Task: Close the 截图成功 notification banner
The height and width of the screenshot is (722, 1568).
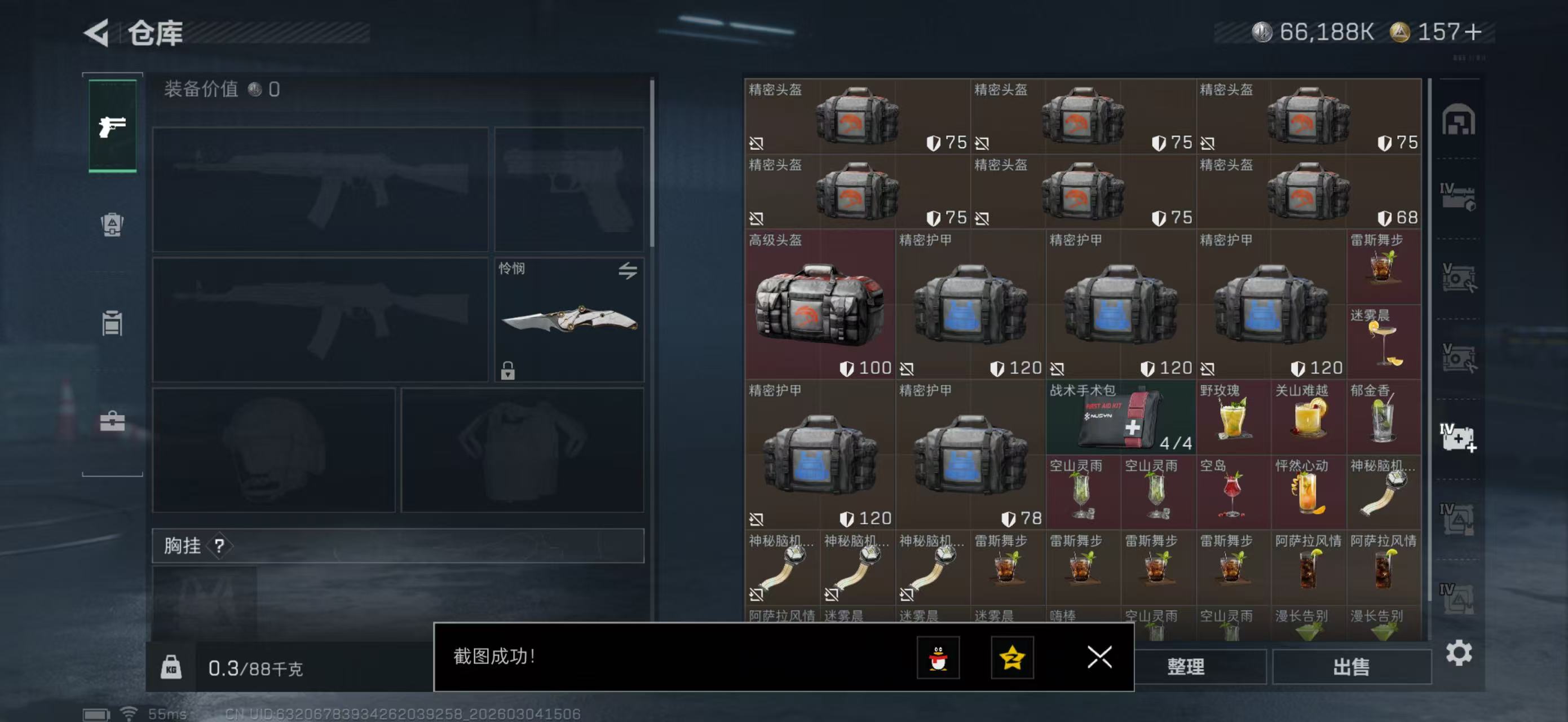Action: click(1099, 658)
